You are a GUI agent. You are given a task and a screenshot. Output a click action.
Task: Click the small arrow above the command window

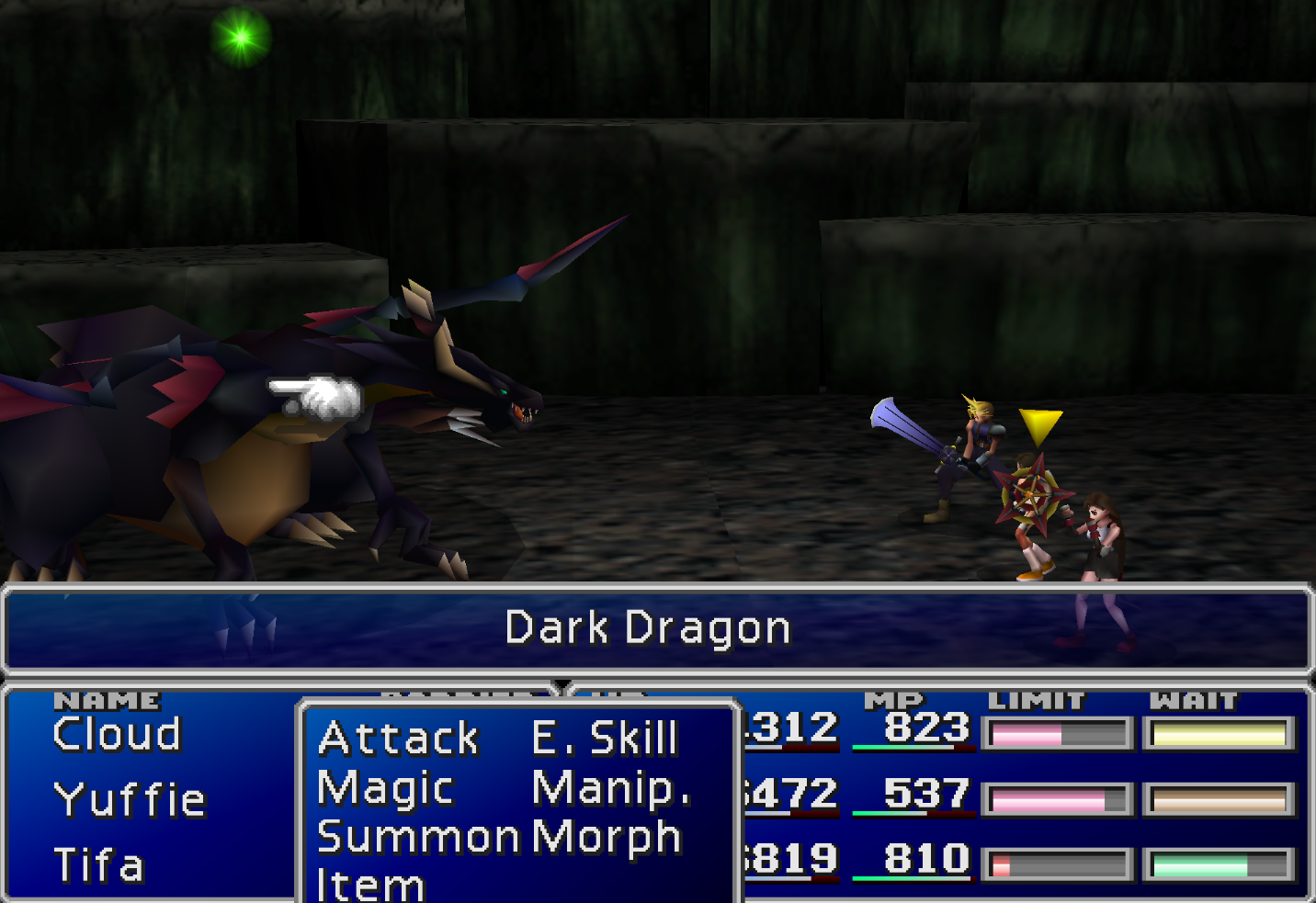pyautogui.click(x=562, y=684)
